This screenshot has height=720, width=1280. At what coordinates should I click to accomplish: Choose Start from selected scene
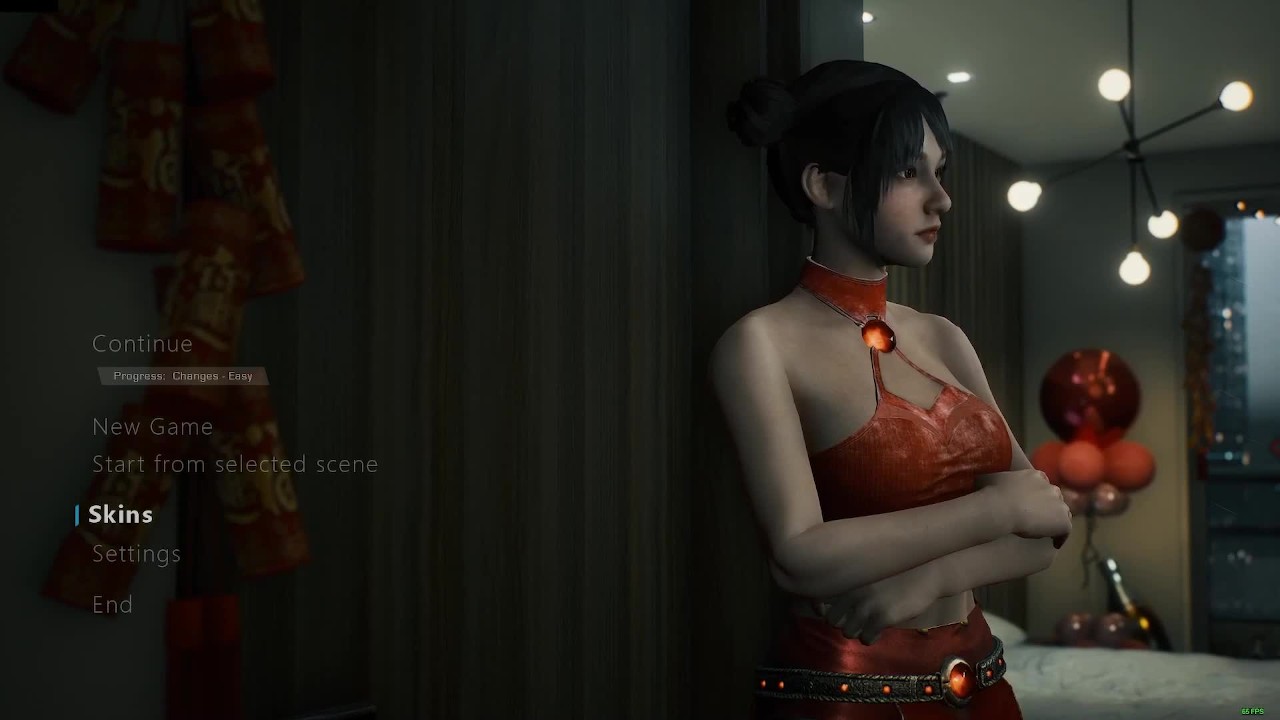click(235, 464)
